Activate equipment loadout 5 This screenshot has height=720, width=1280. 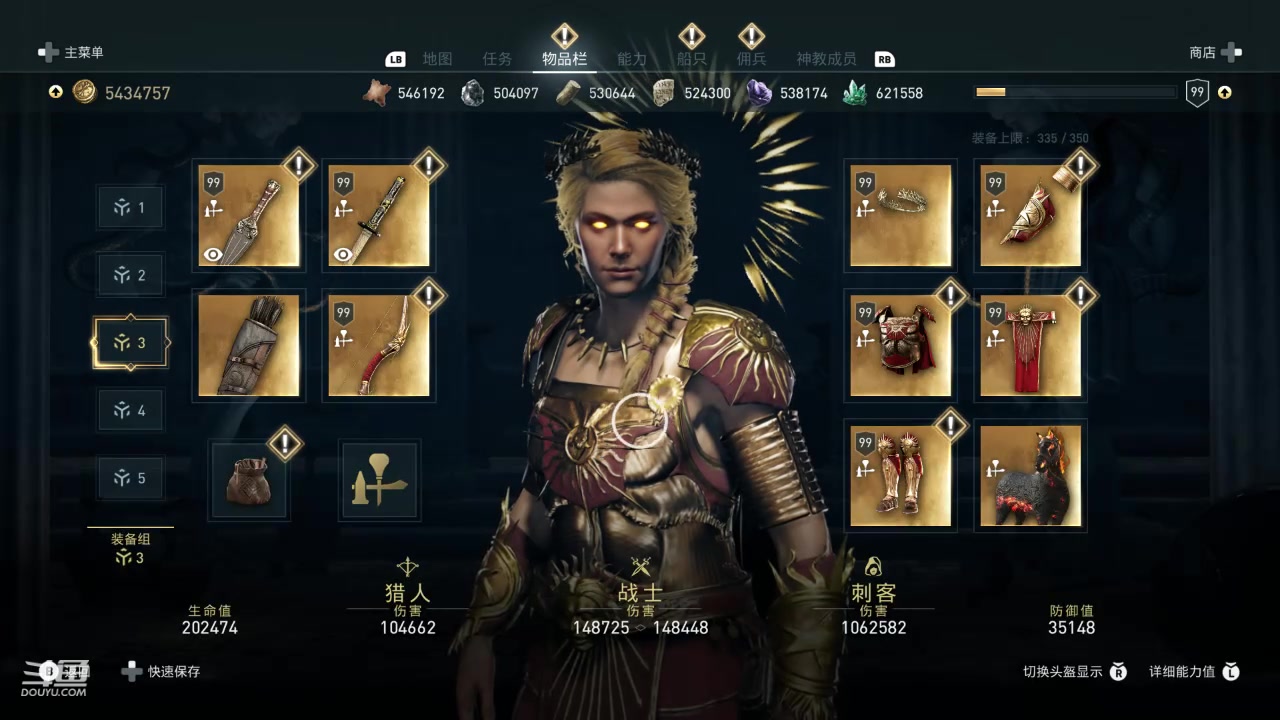tap(130, 478)
